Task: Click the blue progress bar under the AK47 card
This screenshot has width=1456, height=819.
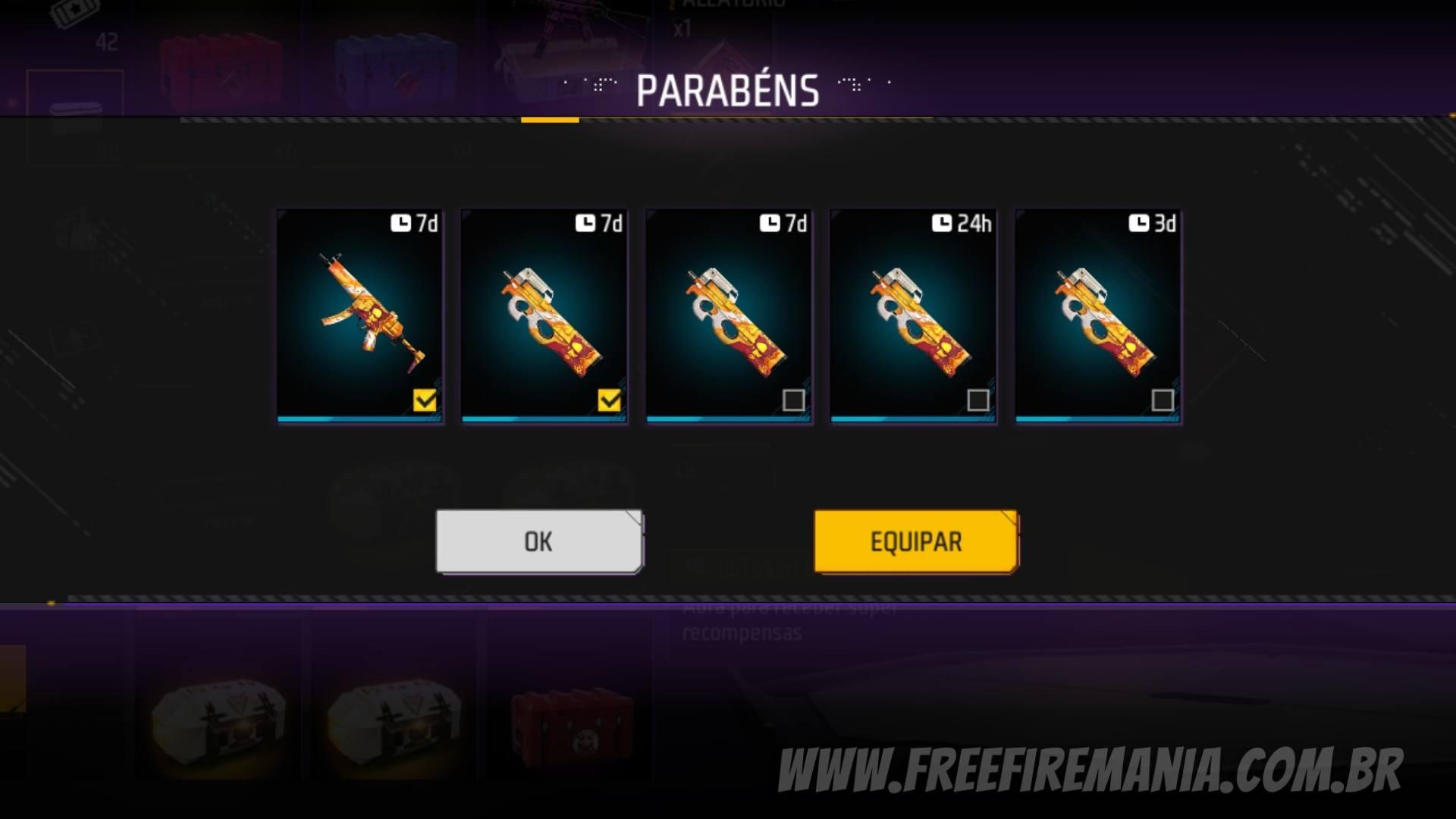Action: point(360,418)
